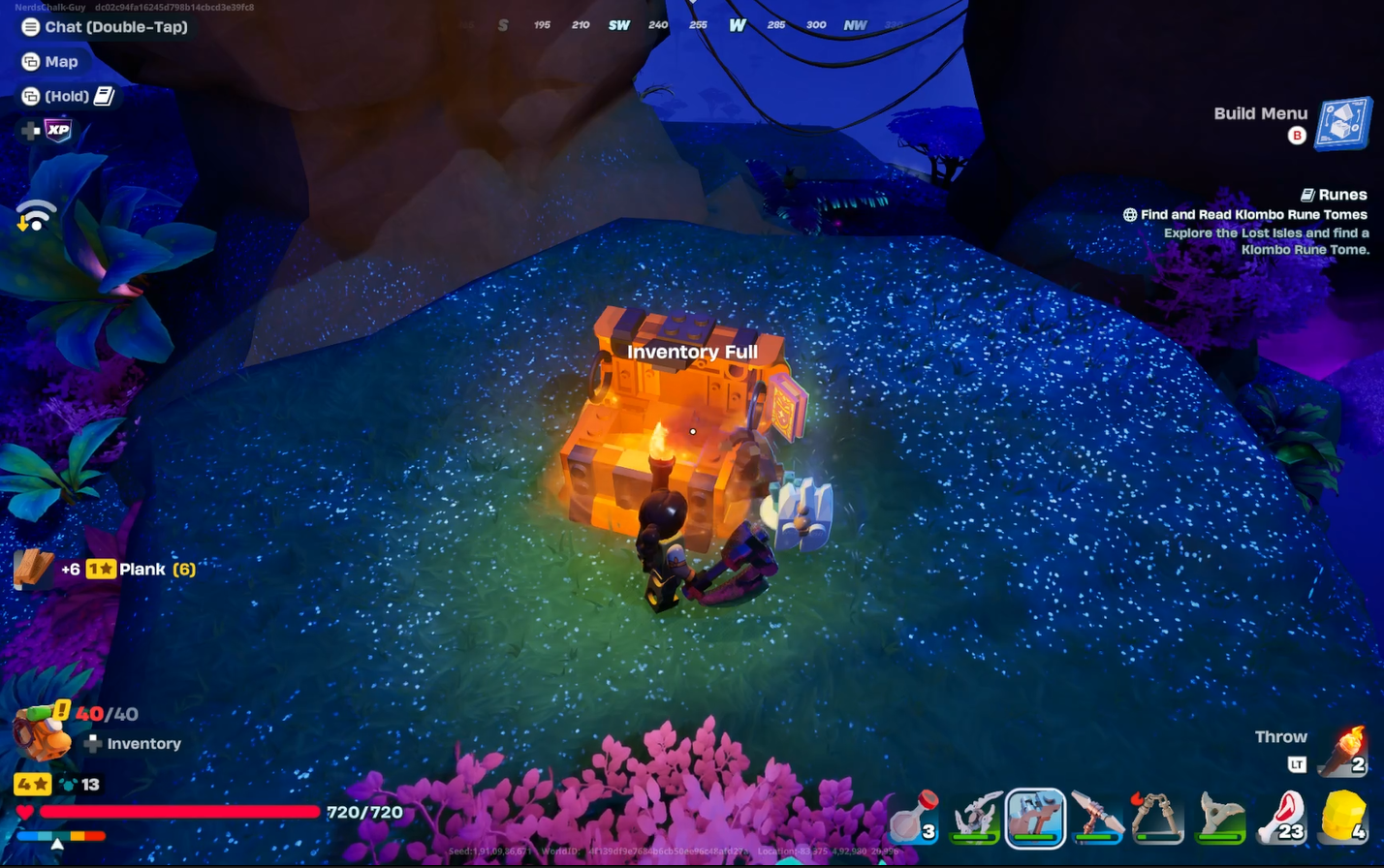Click the XP badge icon
The width and height of the screenshot is (1384, 868).
[x=58, y=131]
